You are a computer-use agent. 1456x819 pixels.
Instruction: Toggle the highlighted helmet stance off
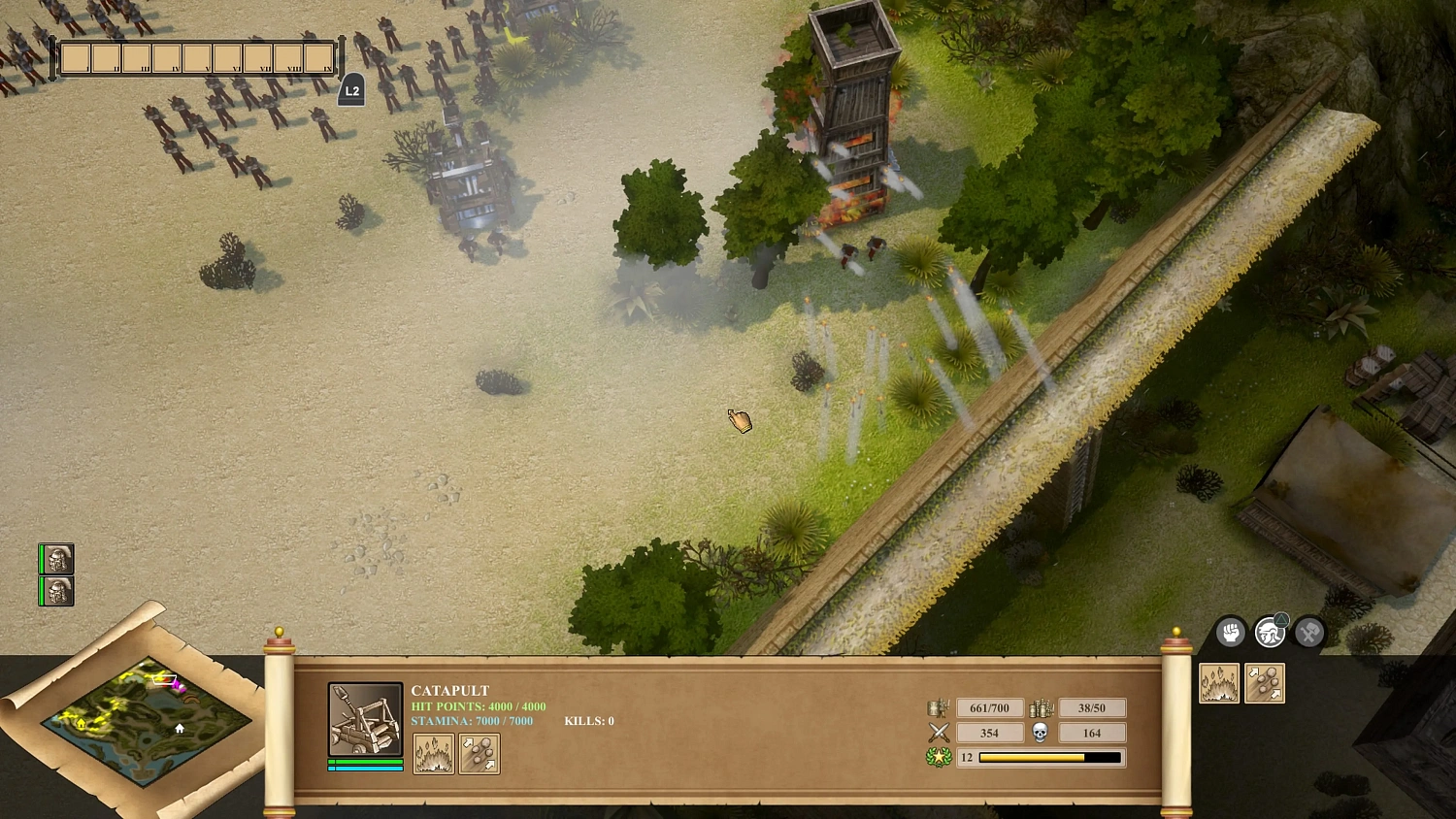pyautogui.click(x=1270, y=632)
